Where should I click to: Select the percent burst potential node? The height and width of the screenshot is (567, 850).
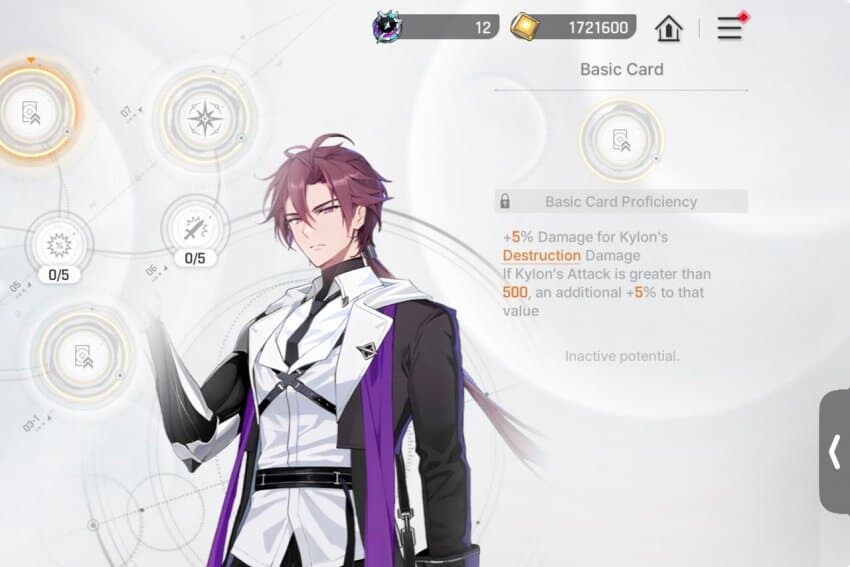tap(58, 242)
